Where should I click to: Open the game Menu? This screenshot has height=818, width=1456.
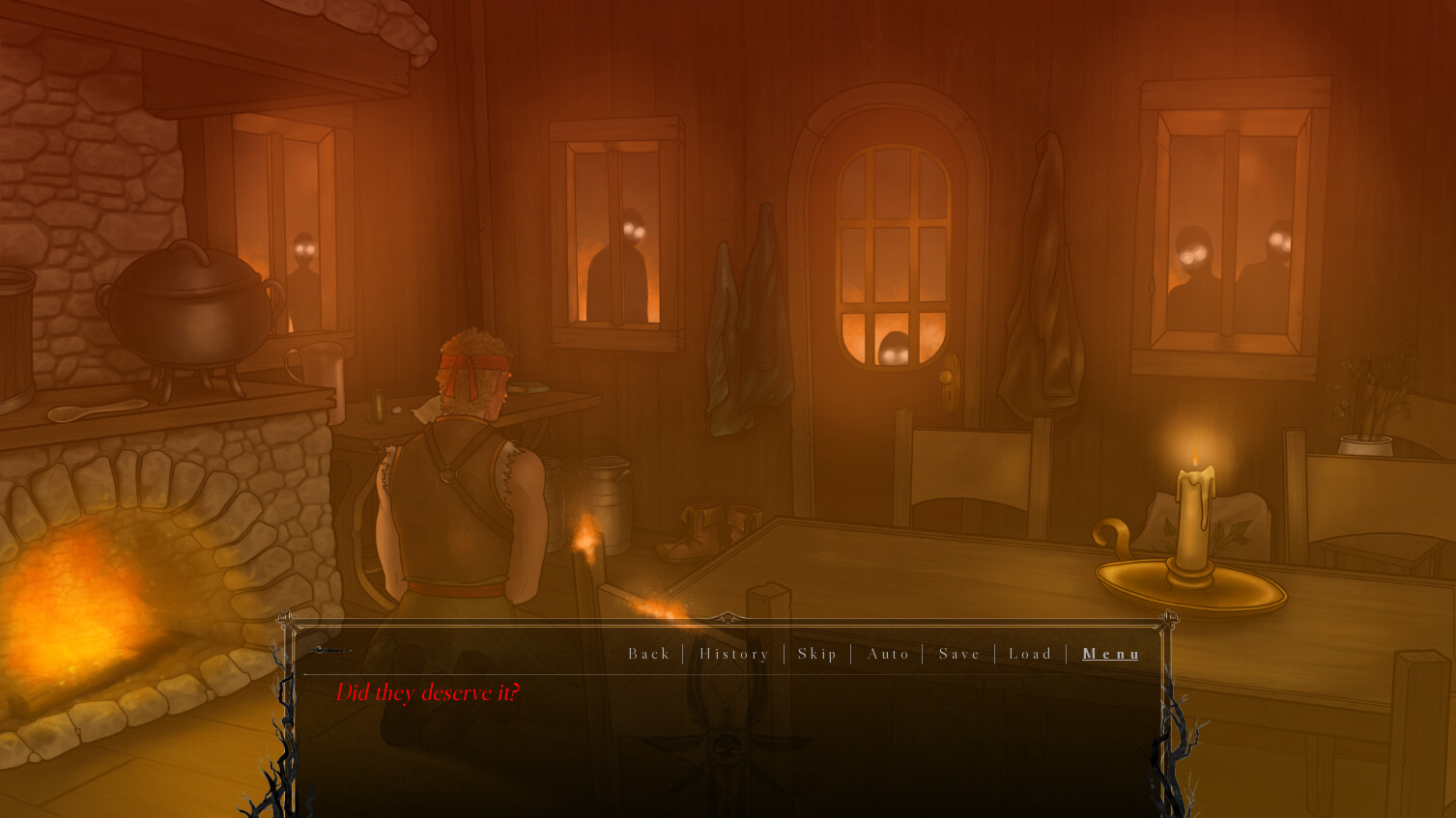pyautogui.click(x=1110, y=654)
